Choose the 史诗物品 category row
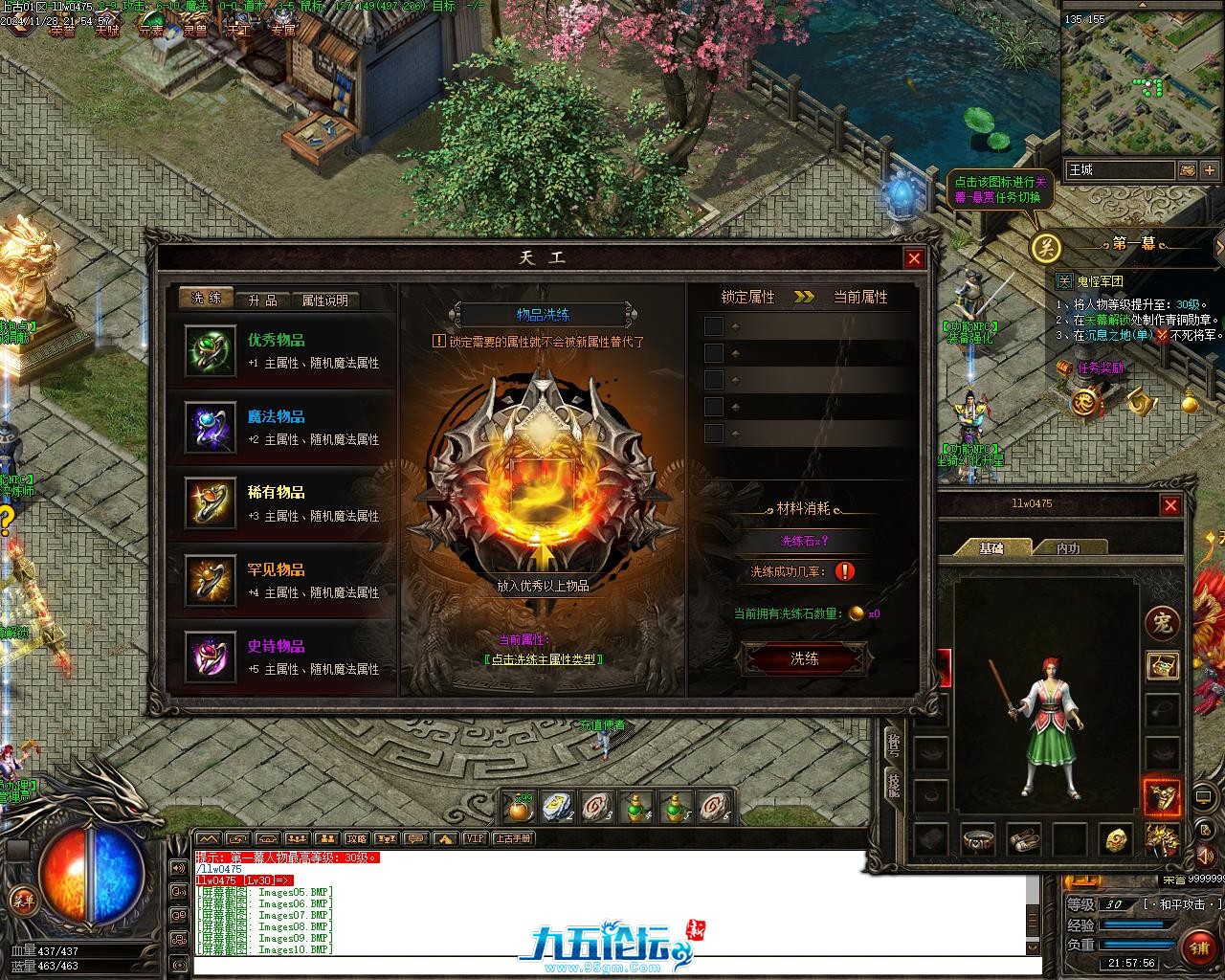Screen dimensions: 1225x980 pos(282,657)
